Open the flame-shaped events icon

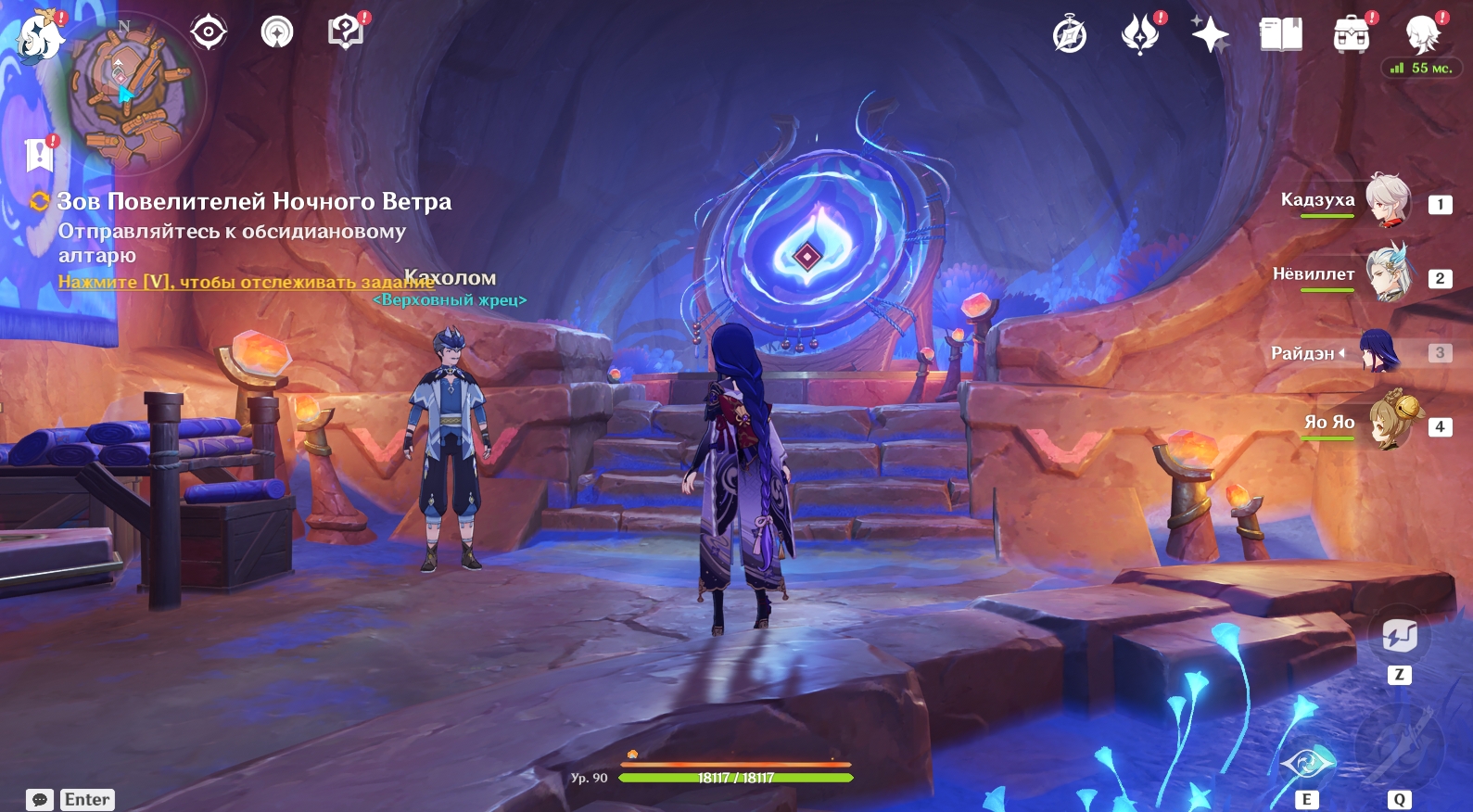1140,36
